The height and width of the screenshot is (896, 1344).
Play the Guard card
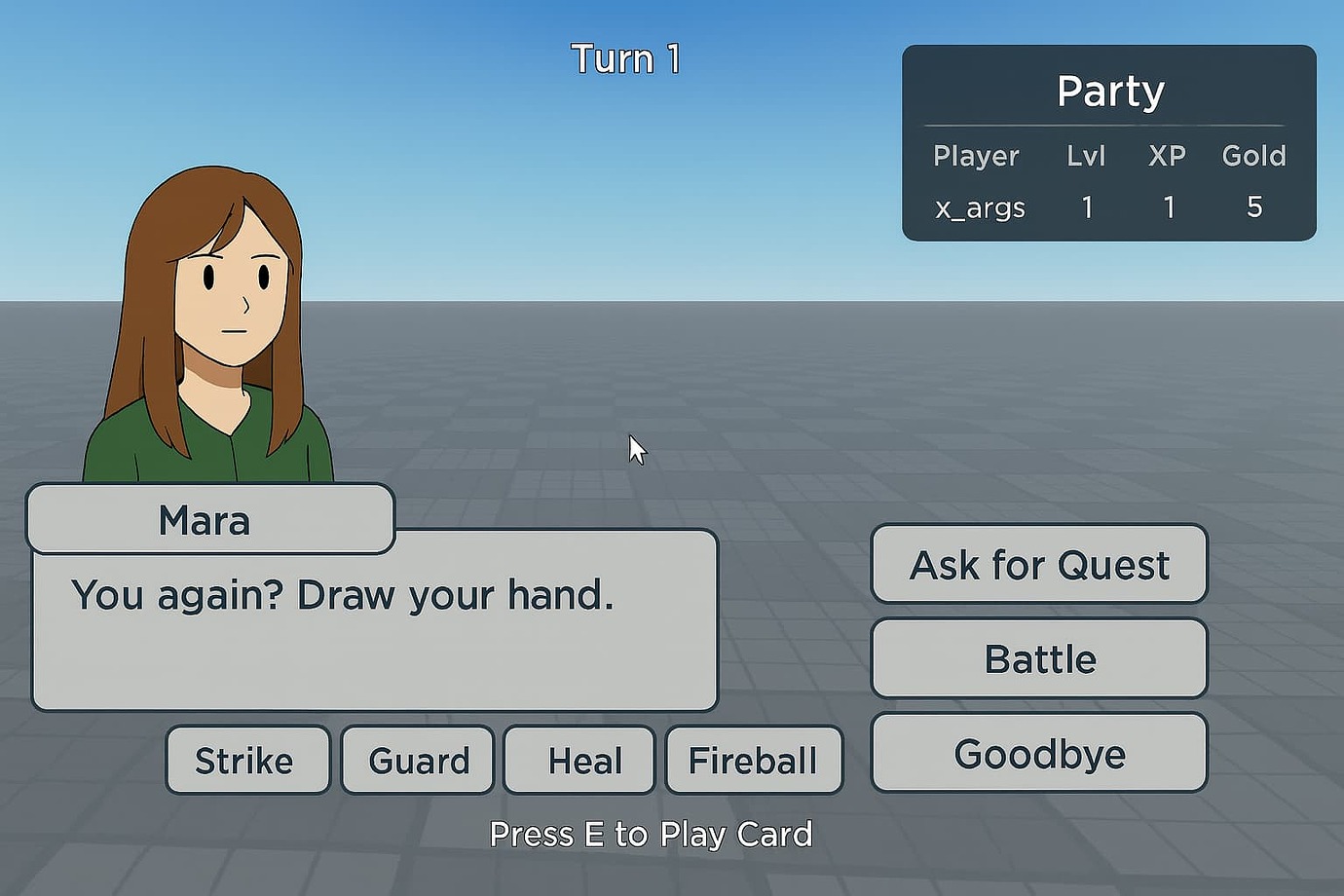(x=417, y=761)
